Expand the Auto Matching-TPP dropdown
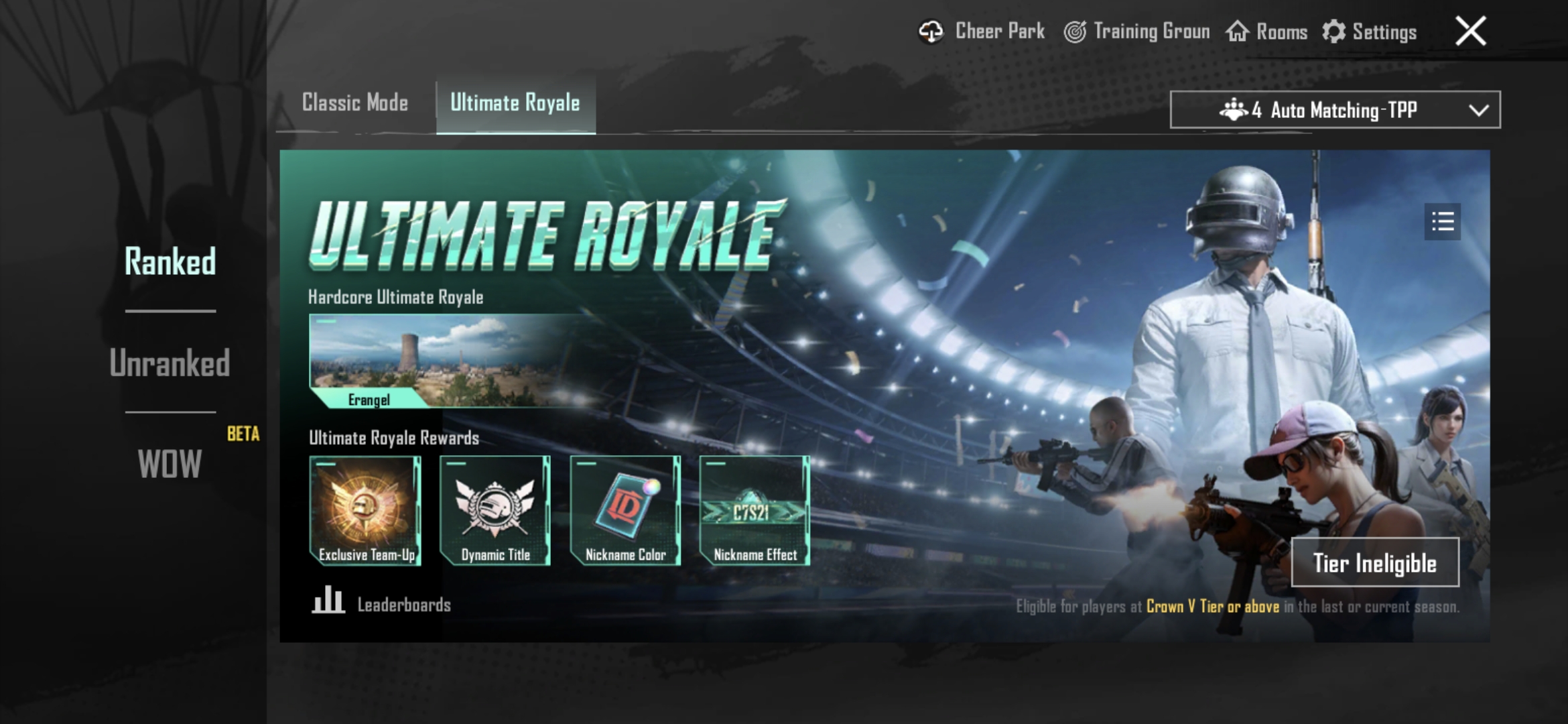The image size is (1568, 724). click(x=1333, y=110)
